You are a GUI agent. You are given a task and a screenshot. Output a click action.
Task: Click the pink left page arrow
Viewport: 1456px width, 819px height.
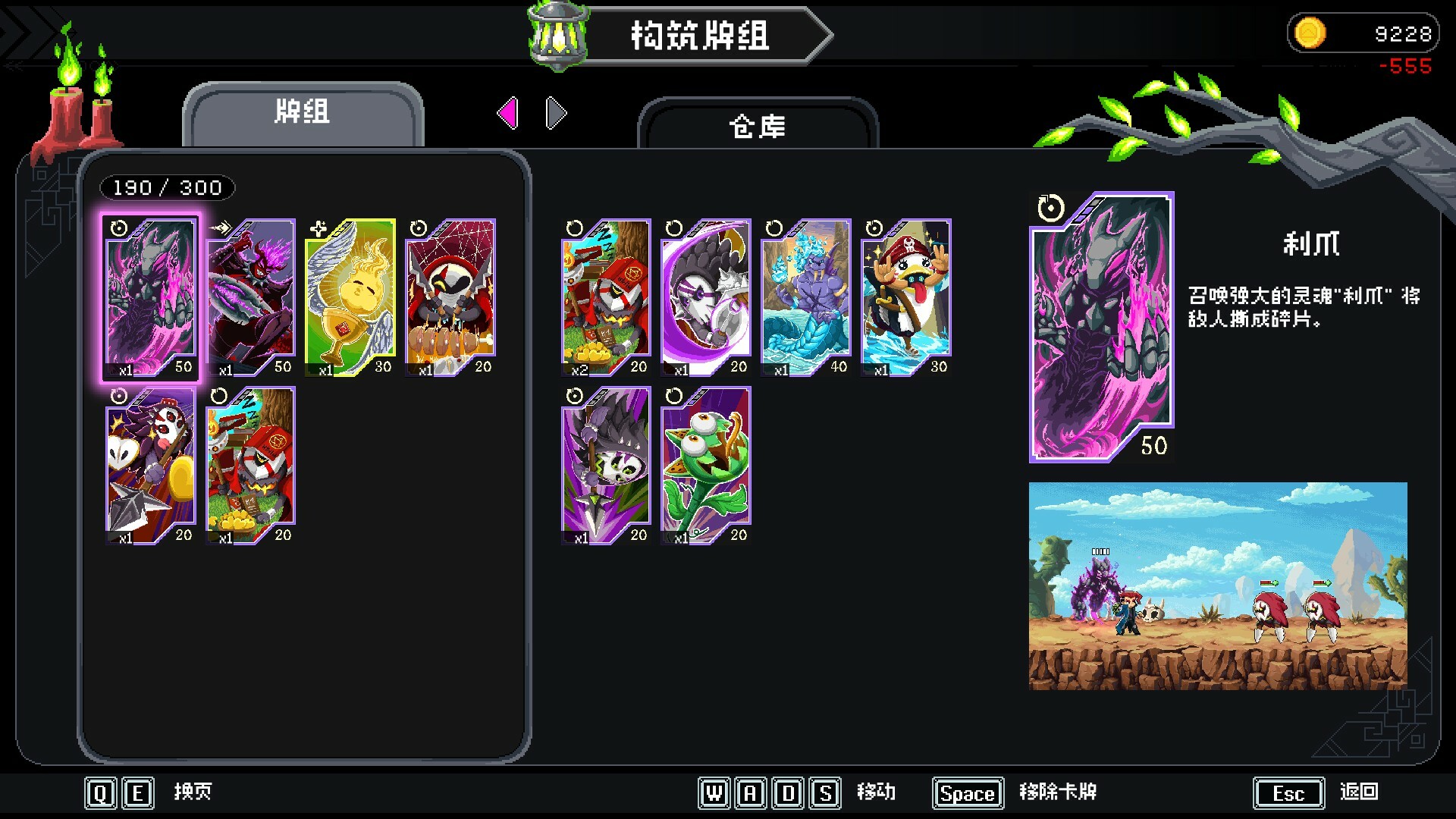[x=510, y=112]
